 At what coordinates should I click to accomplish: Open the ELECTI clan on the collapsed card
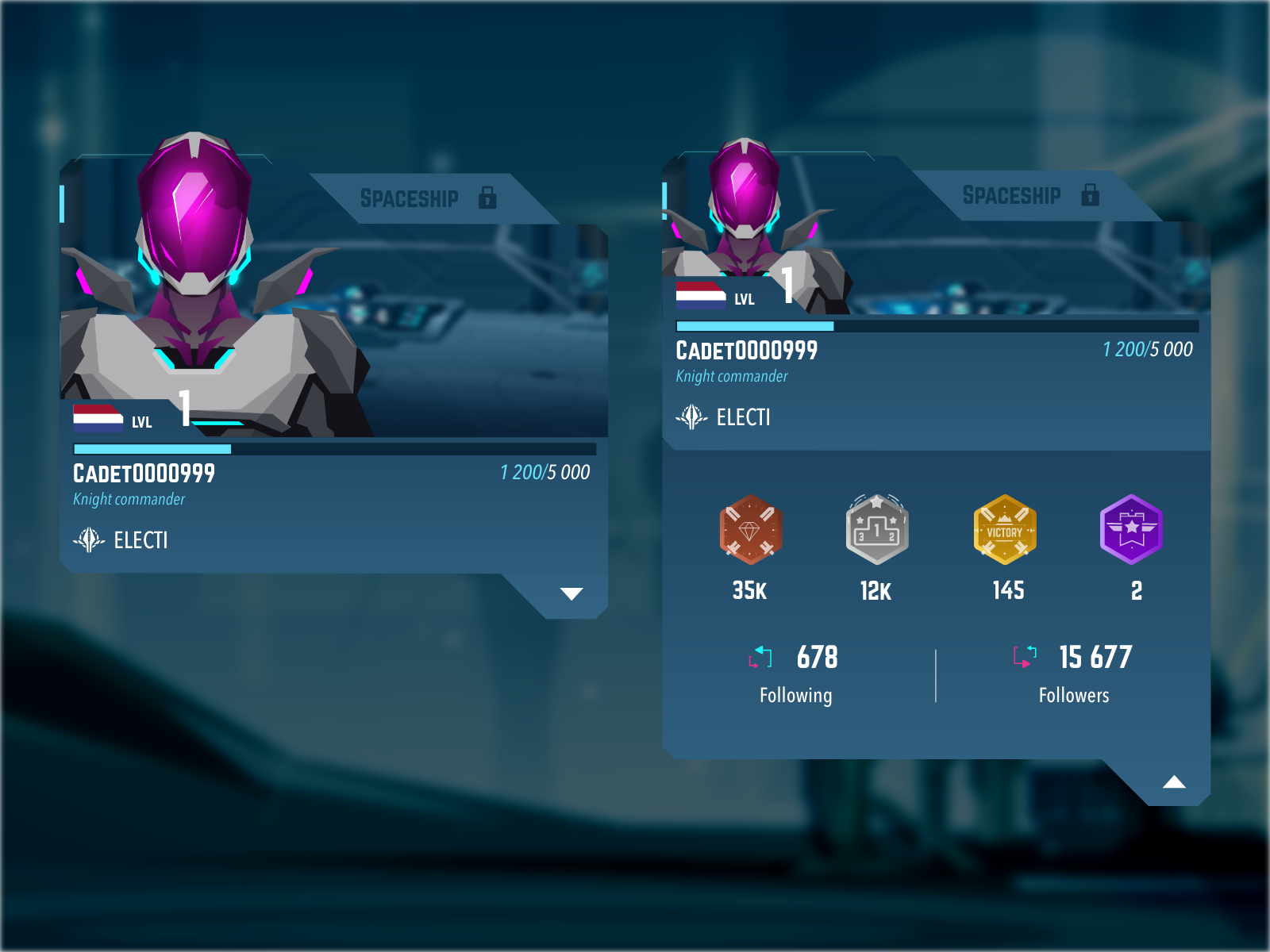pos(121,540)
